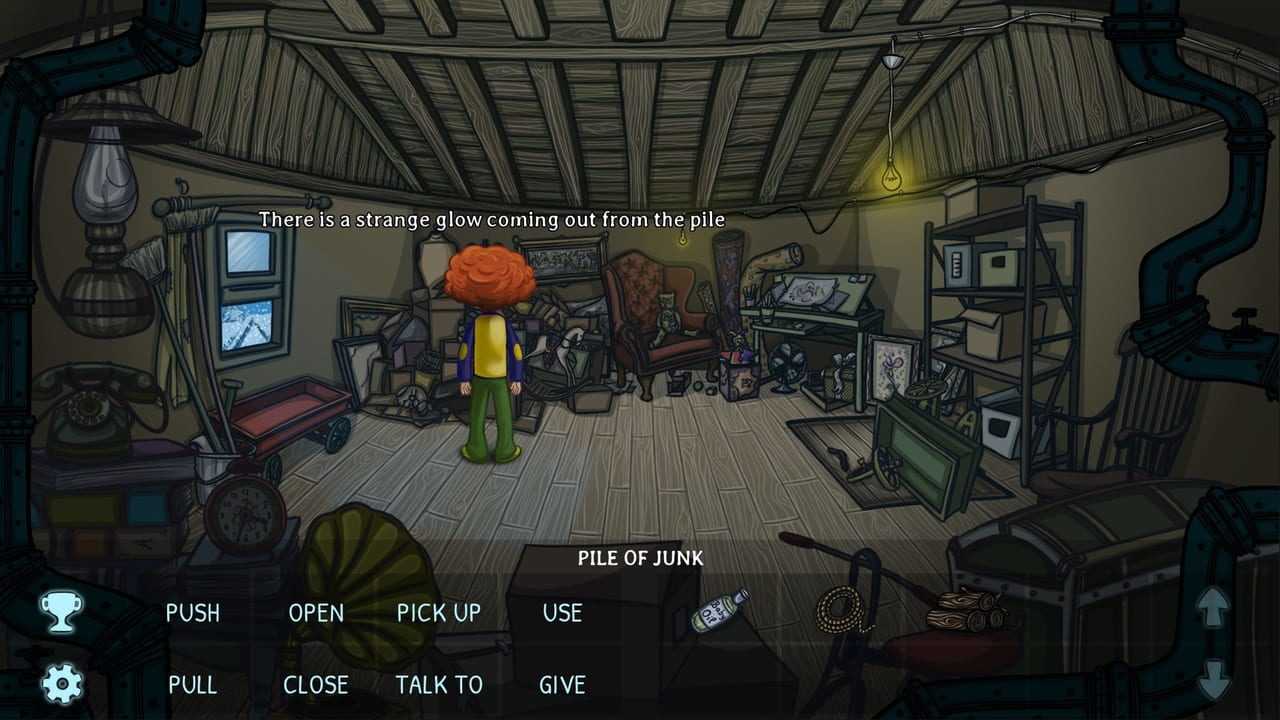This screenshot has height=720, width=1280.
Task: Click the inventory up arrow
Action: click(1213, 607)
